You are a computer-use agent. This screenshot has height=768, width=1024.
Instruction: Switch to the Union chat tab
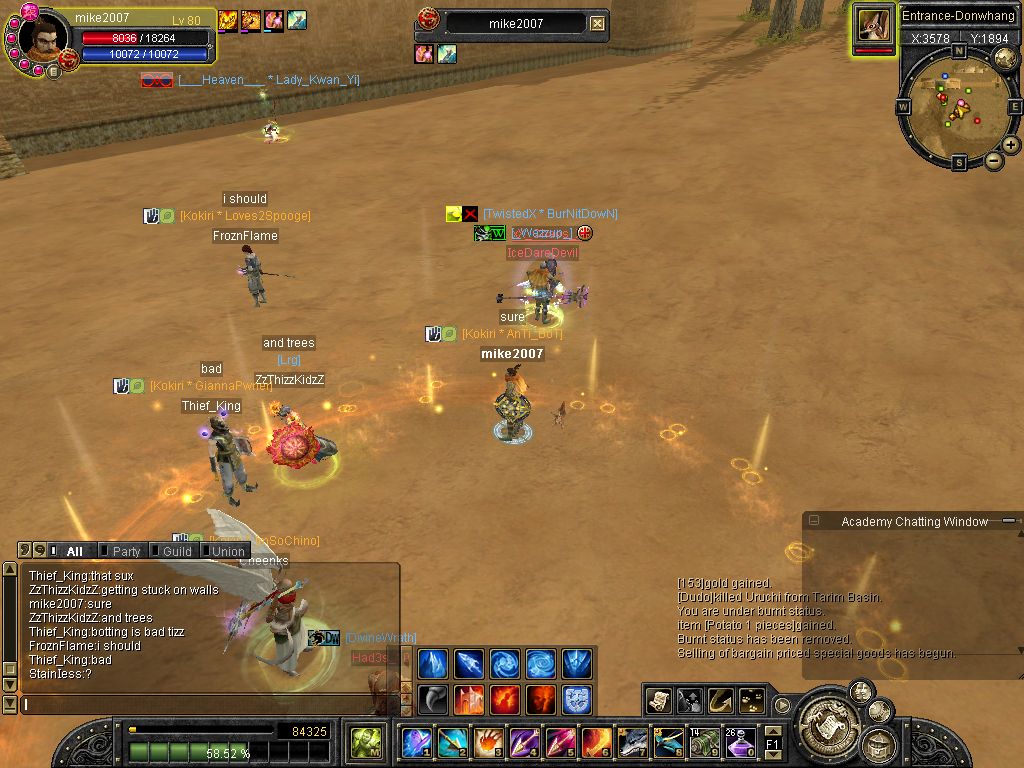227,551
